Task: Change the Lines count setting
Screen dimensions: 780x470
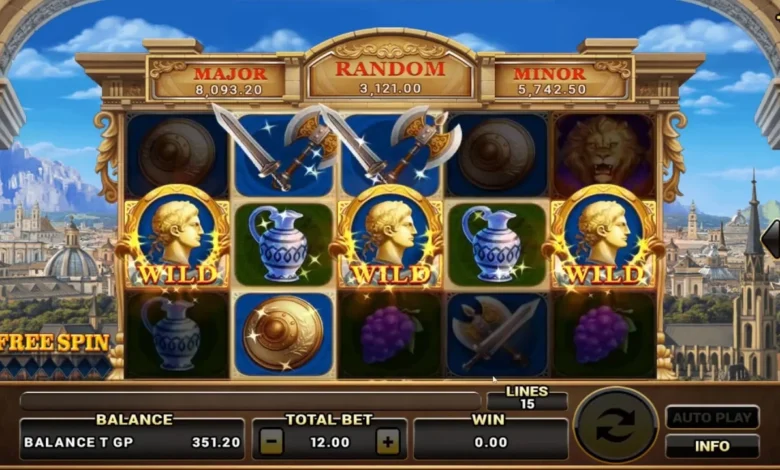Action: click(x=527, y=397)
